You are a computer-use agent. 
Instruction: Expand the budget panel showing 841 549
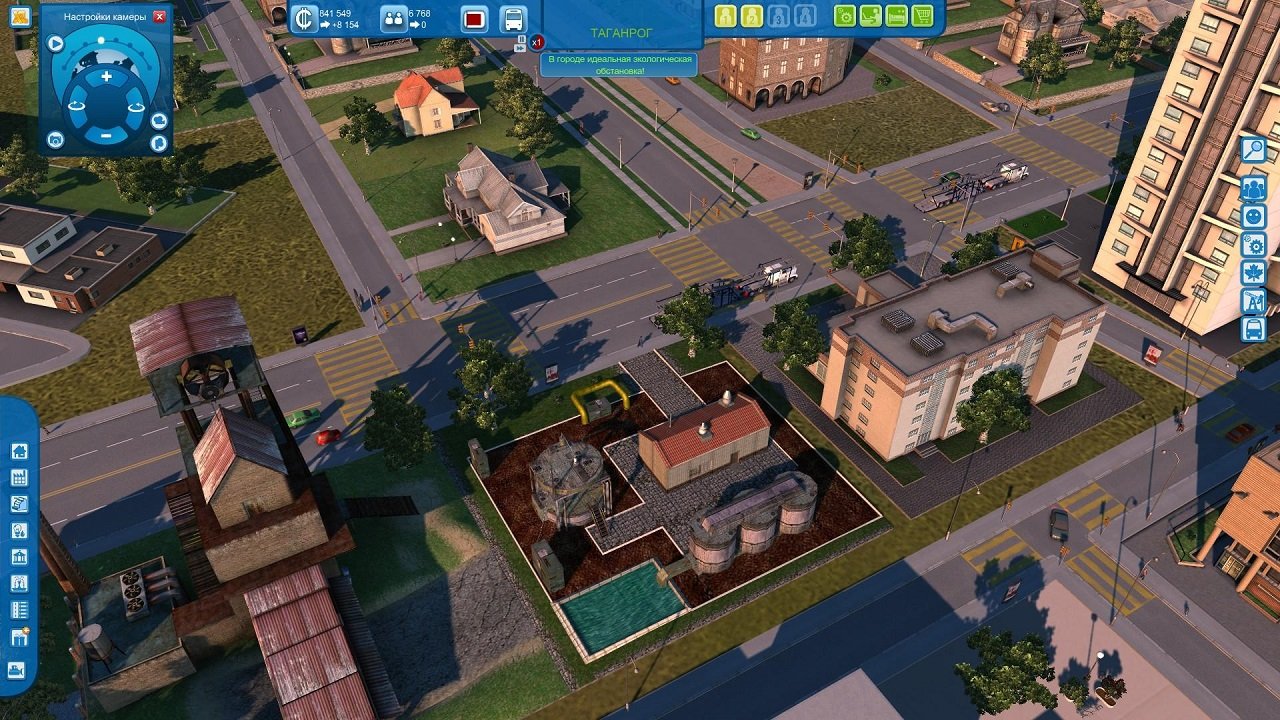302,18
